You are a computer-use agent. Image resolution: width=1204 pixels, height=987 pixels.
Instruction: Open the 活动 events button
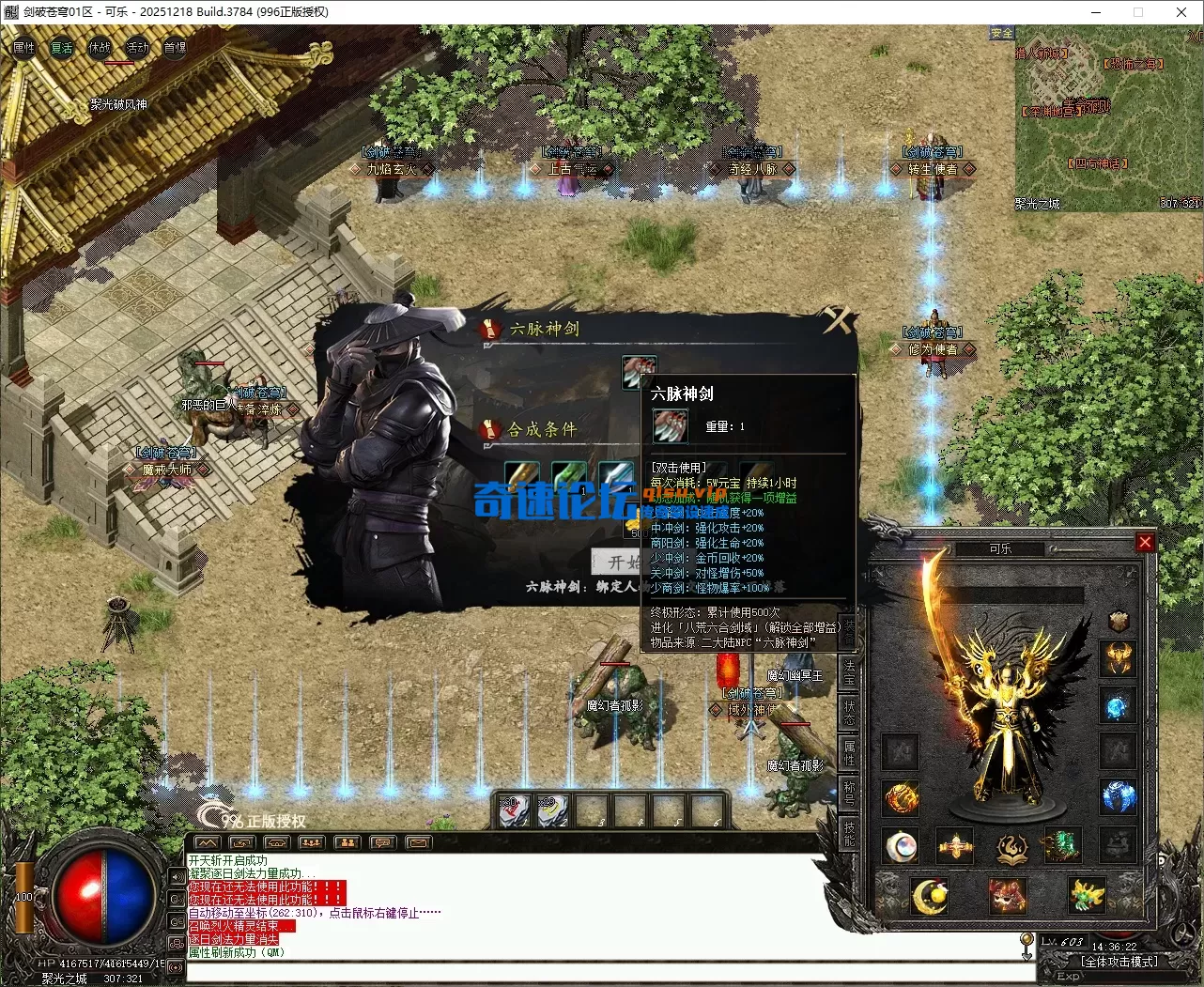click(137, 48)
